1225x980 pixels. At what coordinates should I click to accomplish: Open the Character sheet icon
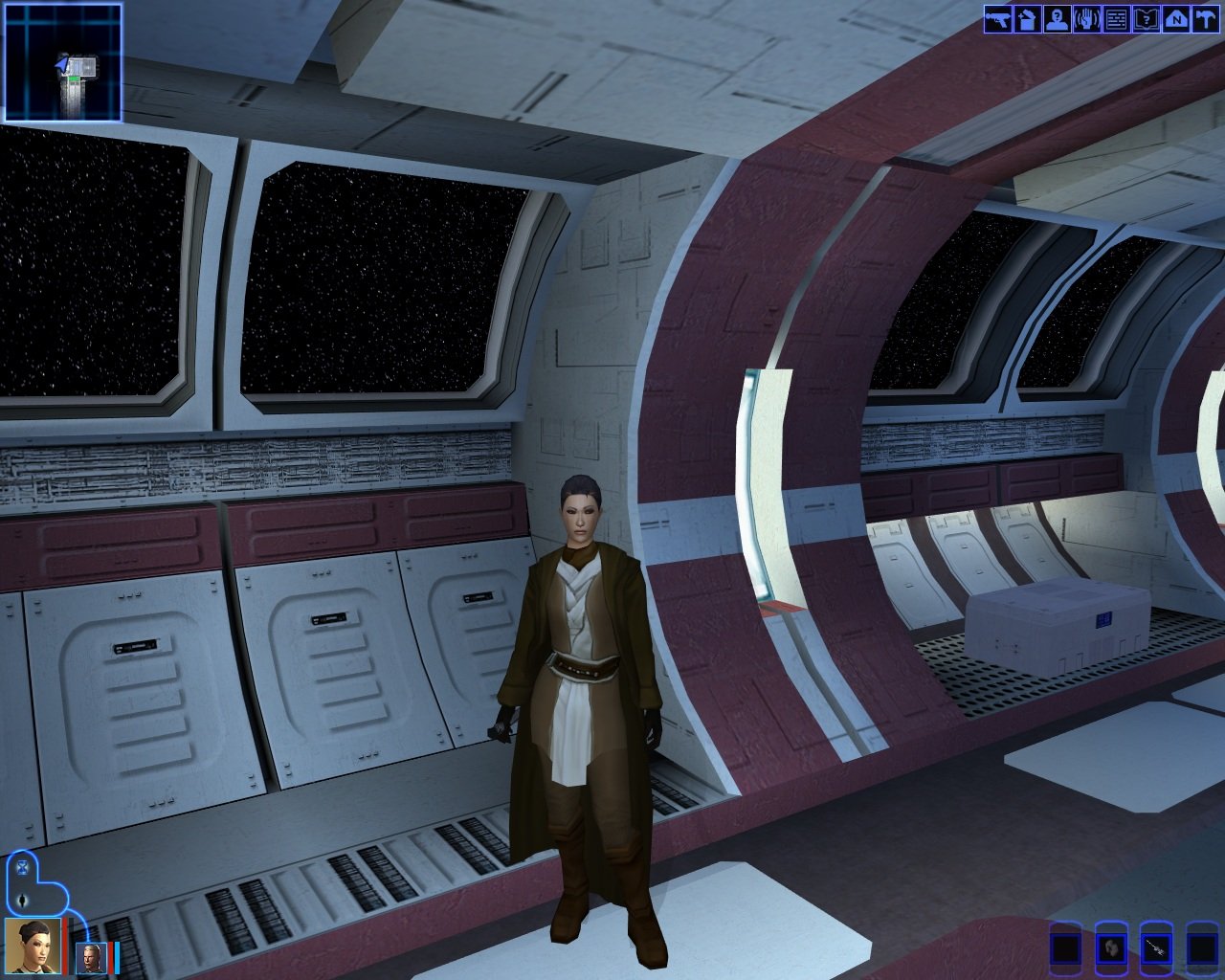coord(1058,19)
